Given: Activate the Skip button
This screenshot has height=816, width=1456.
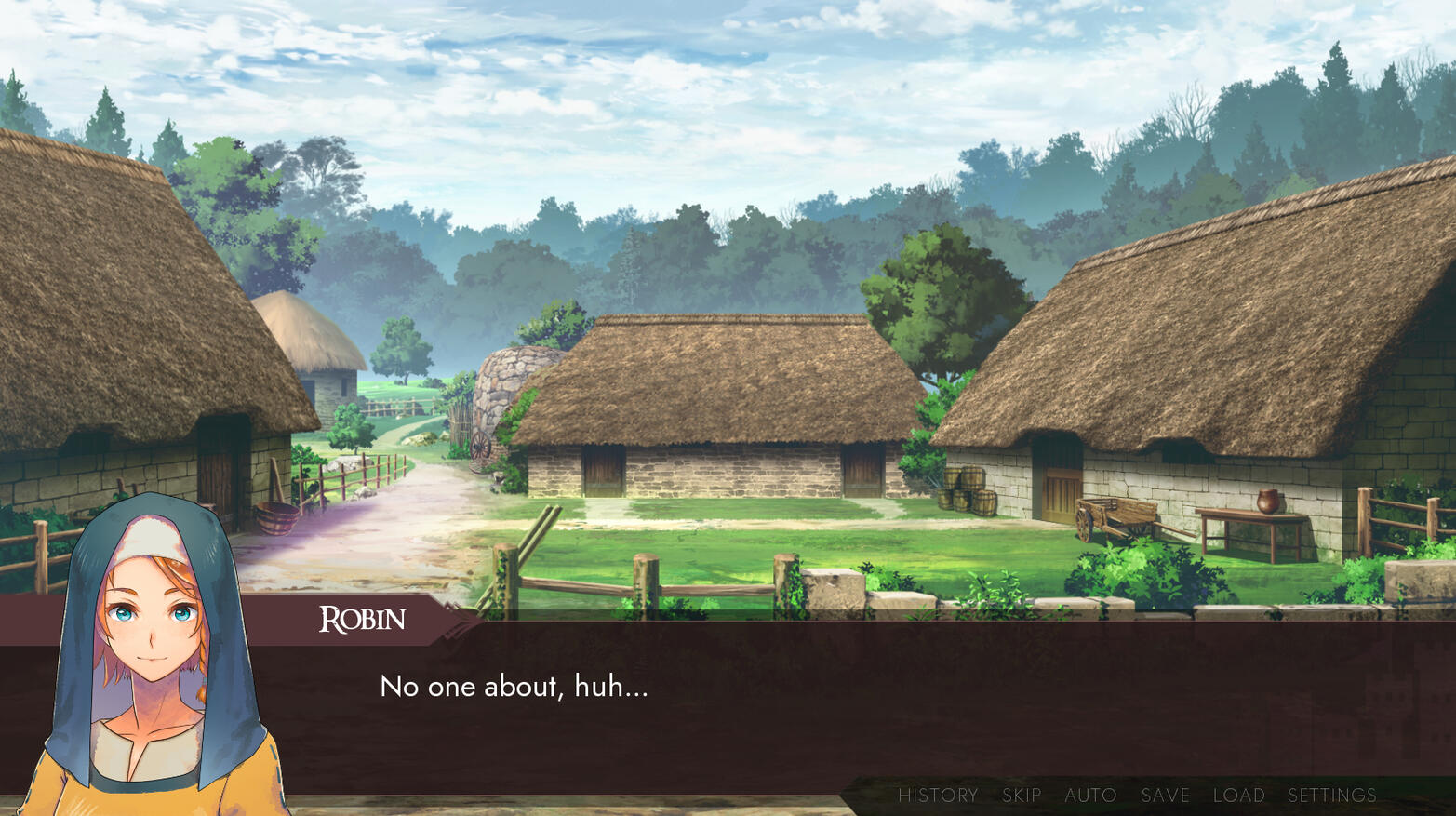Looking at the screenshot, I should coord(1022,796).
